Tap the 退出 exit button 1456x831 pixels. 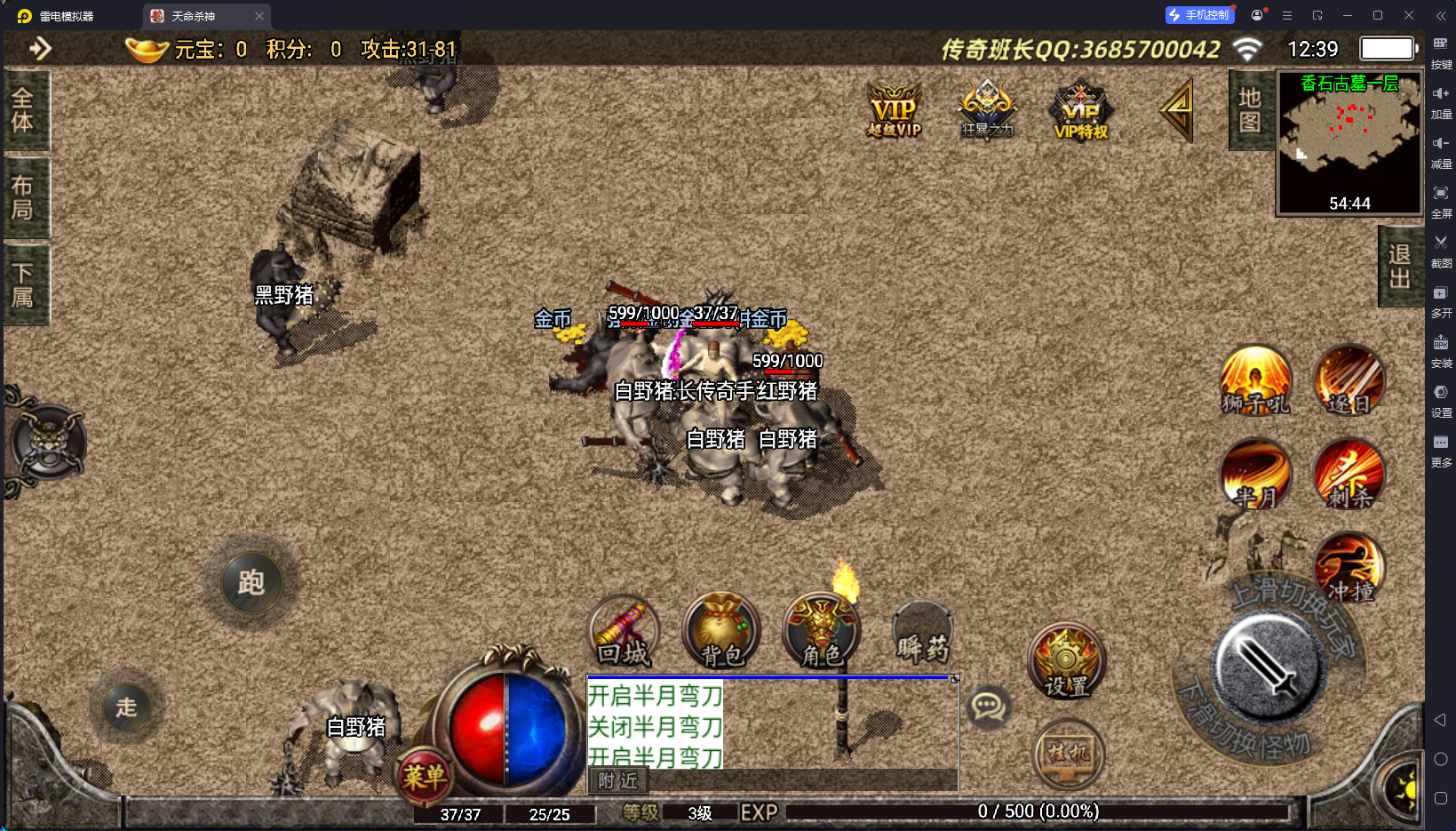1399,267
